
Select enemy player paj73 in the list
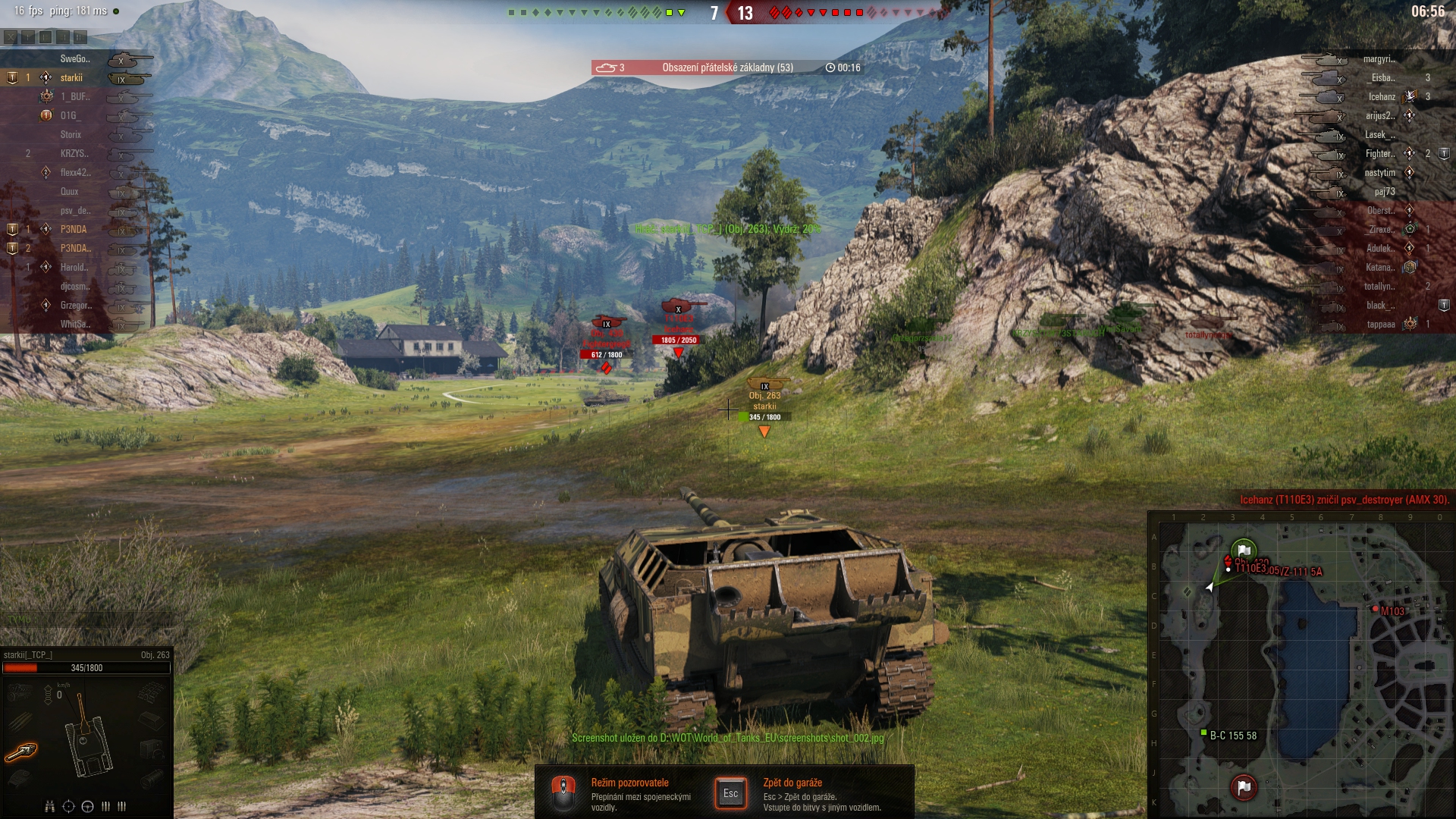tap(1384, 192)
